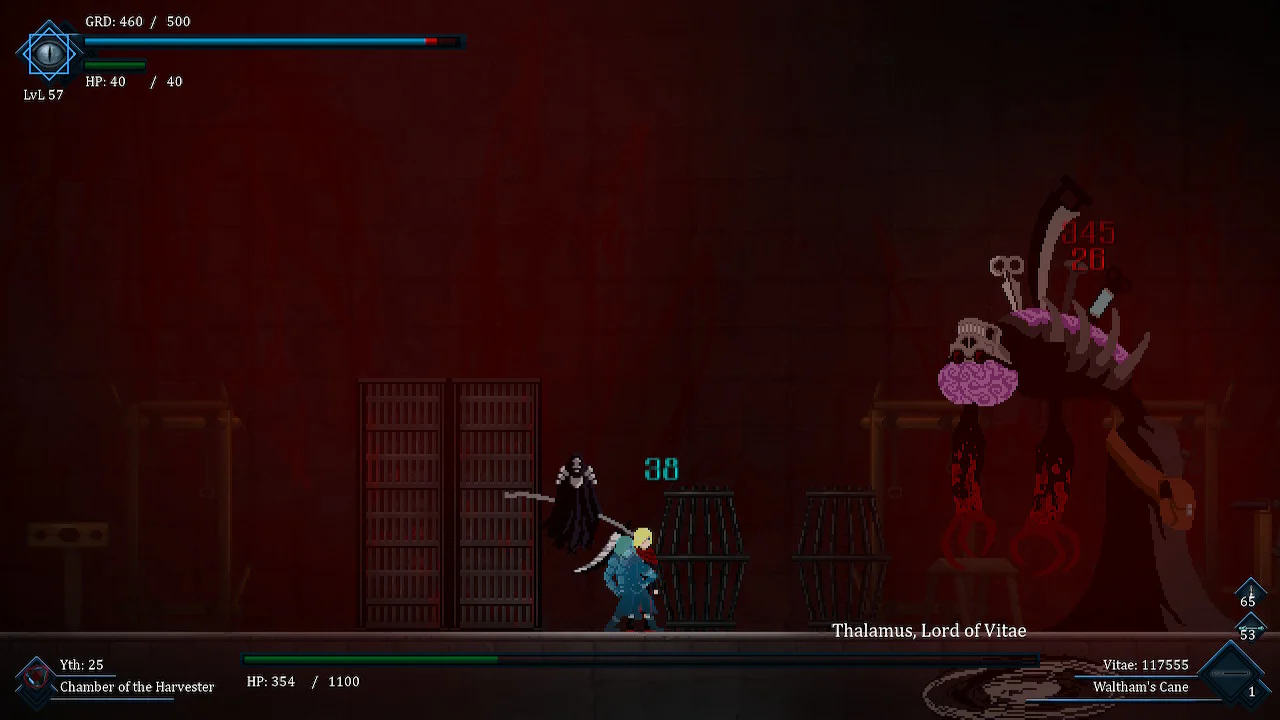1280x720 pixels.
Task: Click the green HP: 354 progress bar
Action: coord(370,659)
